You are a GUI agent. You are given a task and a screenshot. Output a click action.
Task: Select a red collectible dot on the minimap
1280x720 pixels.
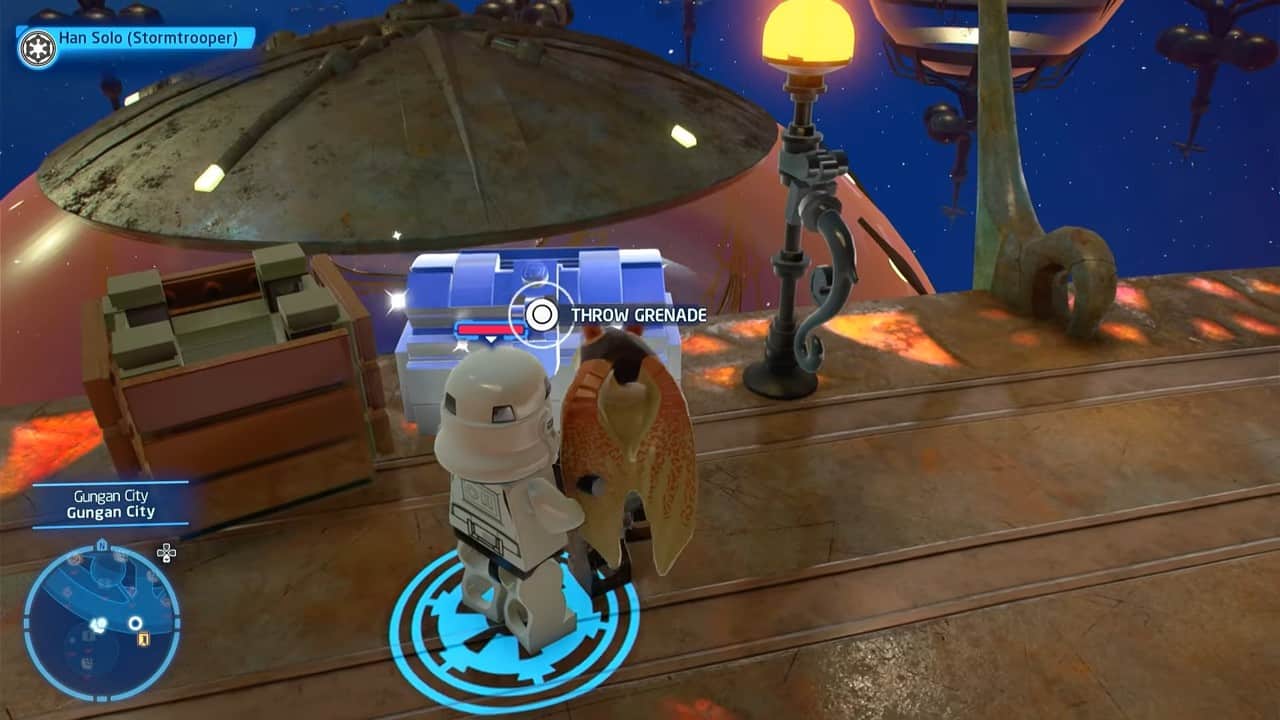click(x=75, y=558)
